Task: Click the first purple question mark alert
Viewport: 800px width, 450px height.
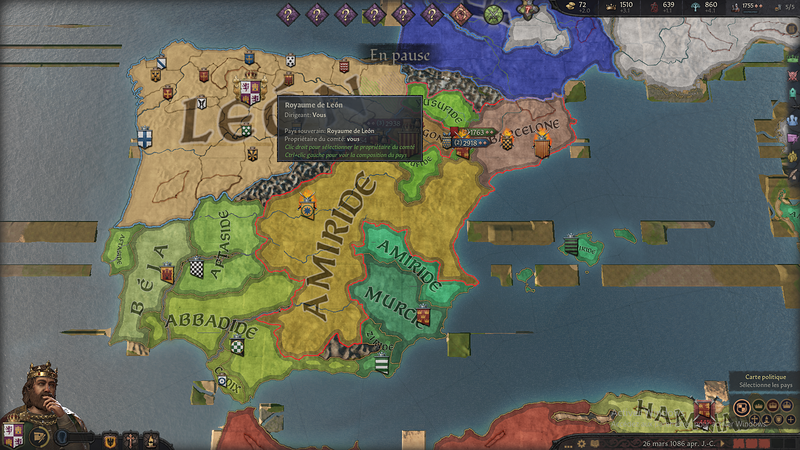Action: (x=288, y=14)
